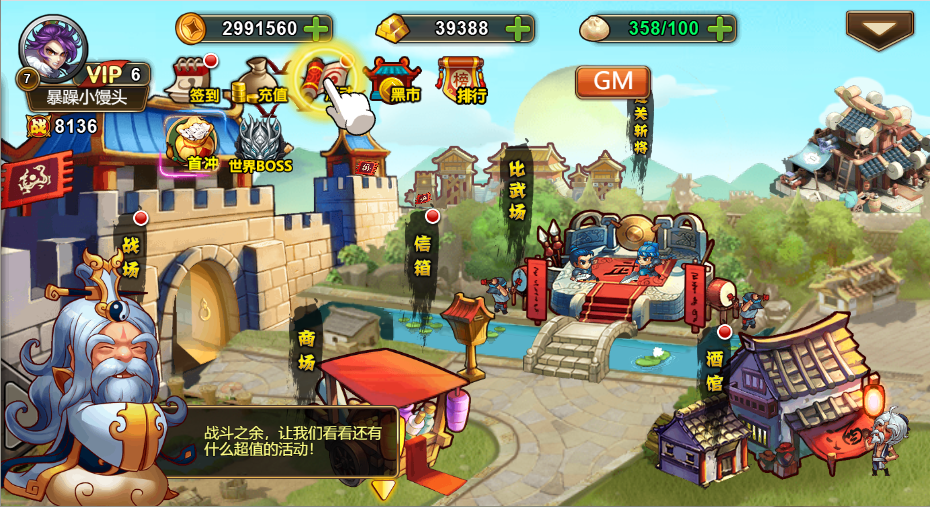Enter the 世界BOSS event
The height and width of the screenshot is (507, 930).
coord(259,144)
